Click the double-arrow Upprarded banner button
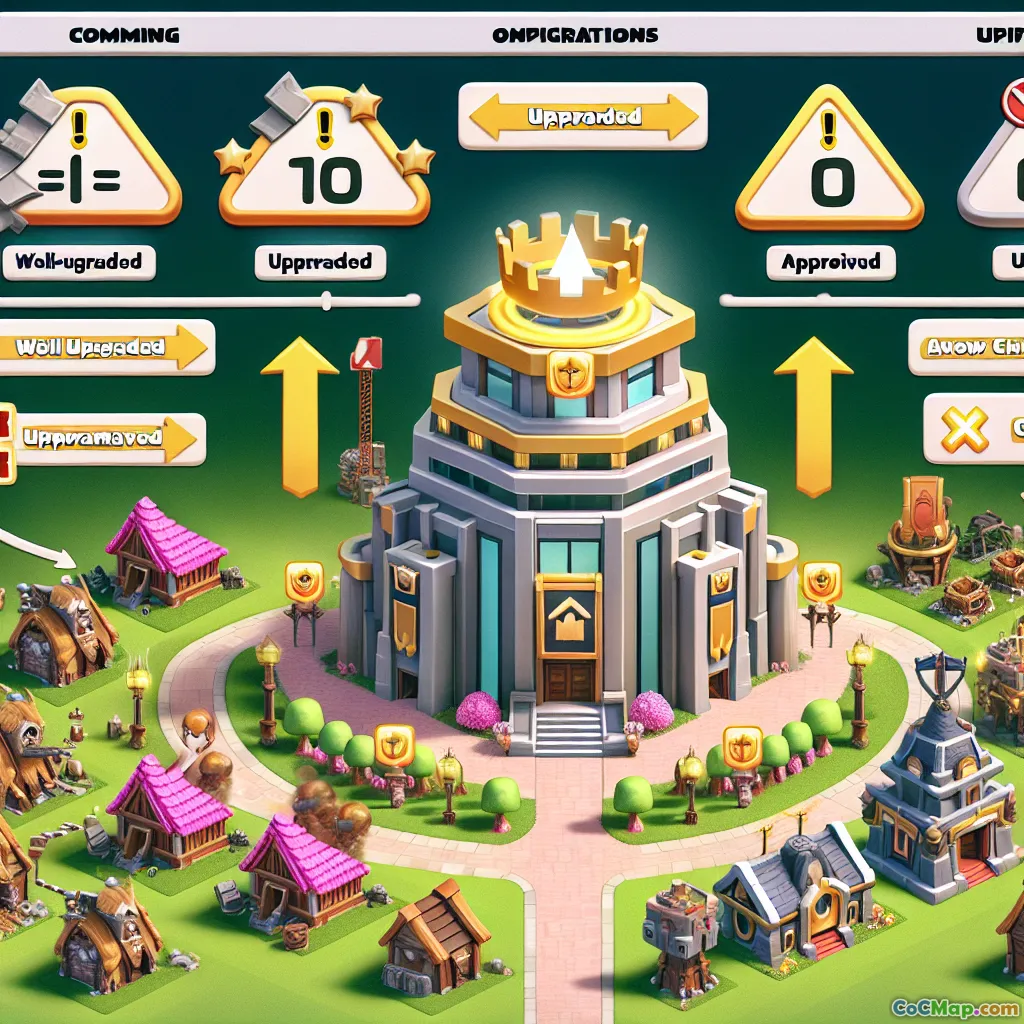Viewport: 1024px width, 1024px height. tap(583, 117)
